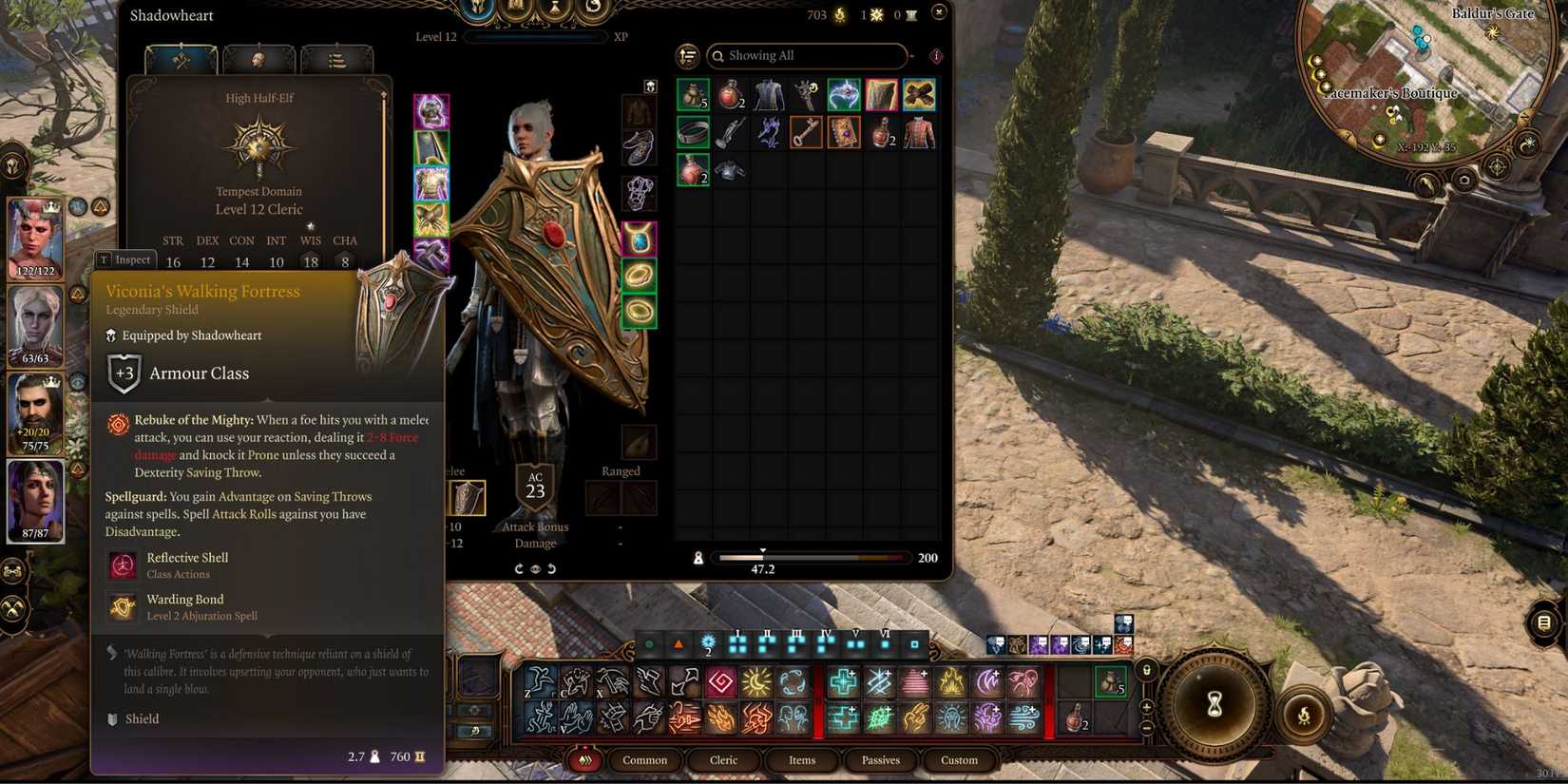This screenshot has width=1568, height=784.
Task: Click the hourglass End Turn button
Action: [1214, 706]
